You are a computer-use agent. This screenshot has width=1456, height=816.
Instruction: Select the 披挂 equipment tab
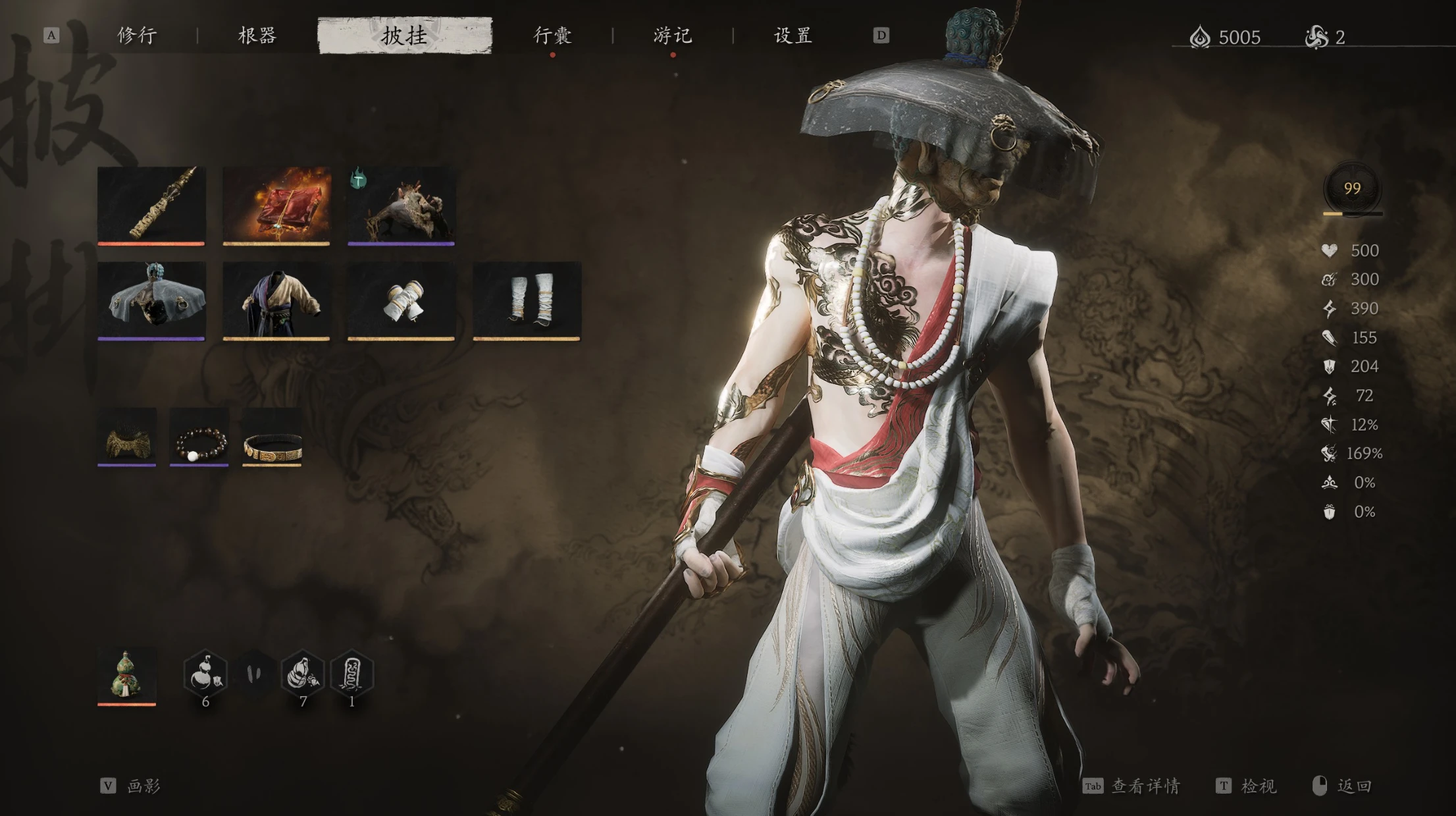pyautogui.click(x=405, y=36)
